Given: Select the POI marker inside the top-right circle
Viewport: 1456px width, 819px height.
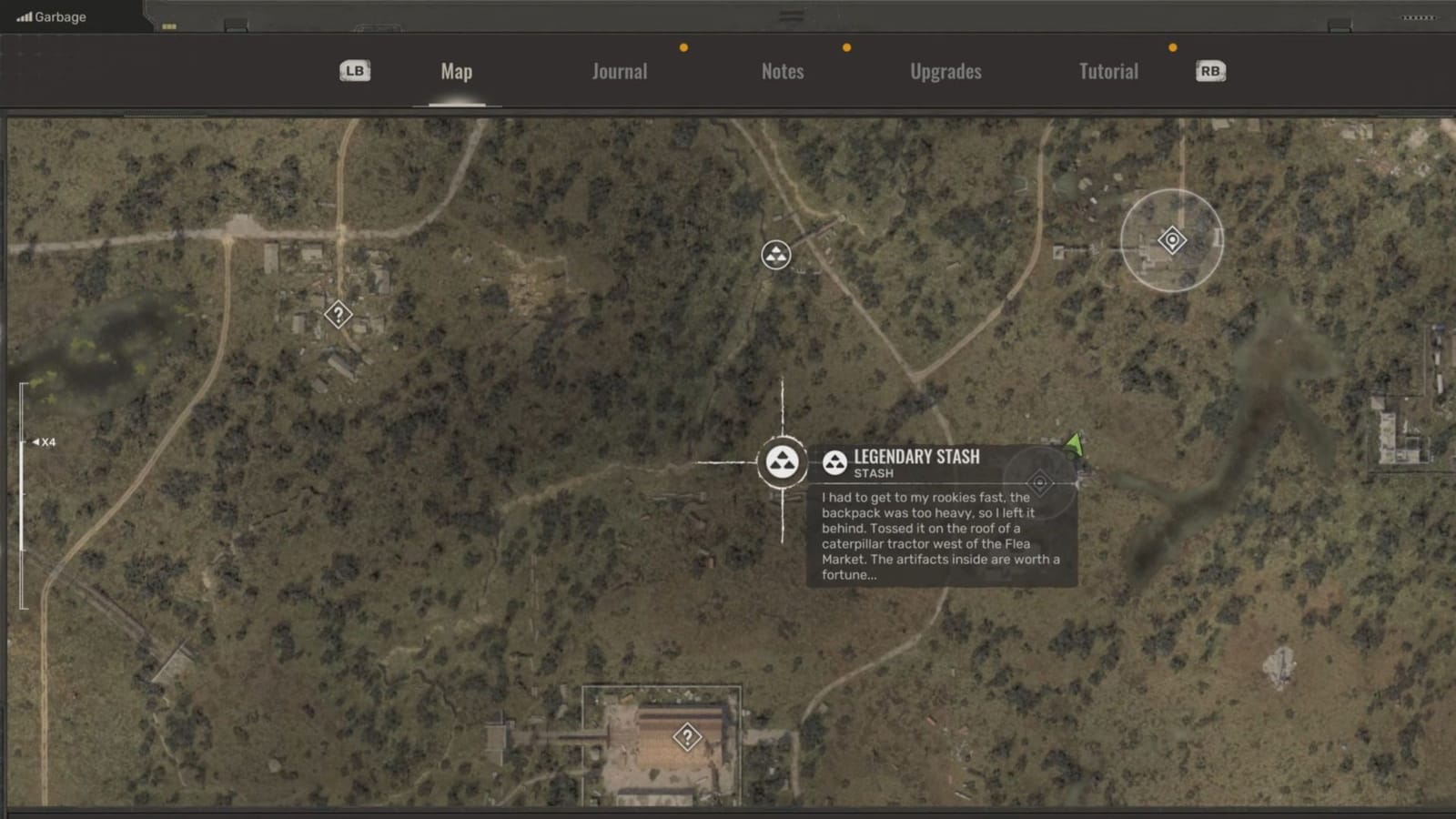Looking at the screenshot, I should point(1171,238).
